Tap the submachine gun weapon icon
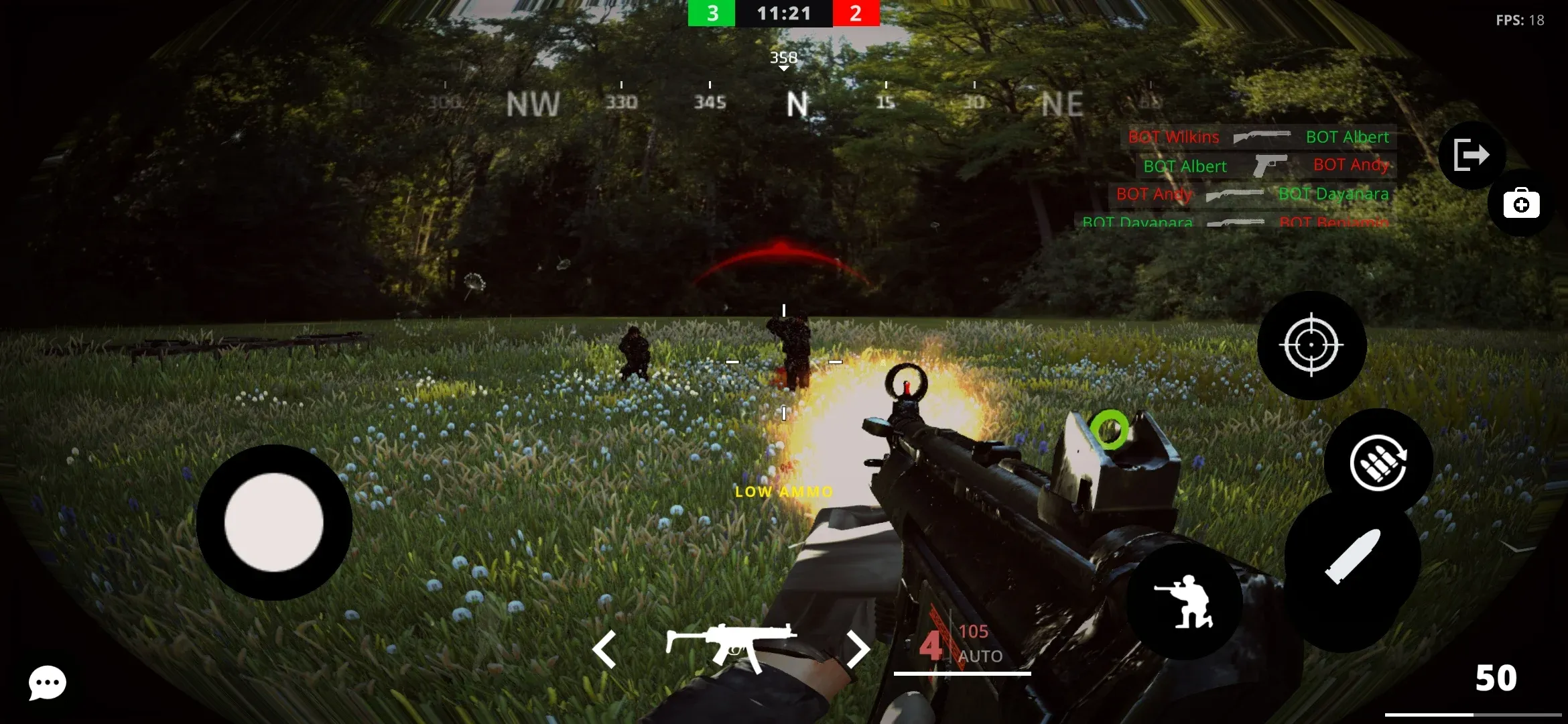Screen dimensions: 1568x724 pyautogui.click(x=731, y=646)
